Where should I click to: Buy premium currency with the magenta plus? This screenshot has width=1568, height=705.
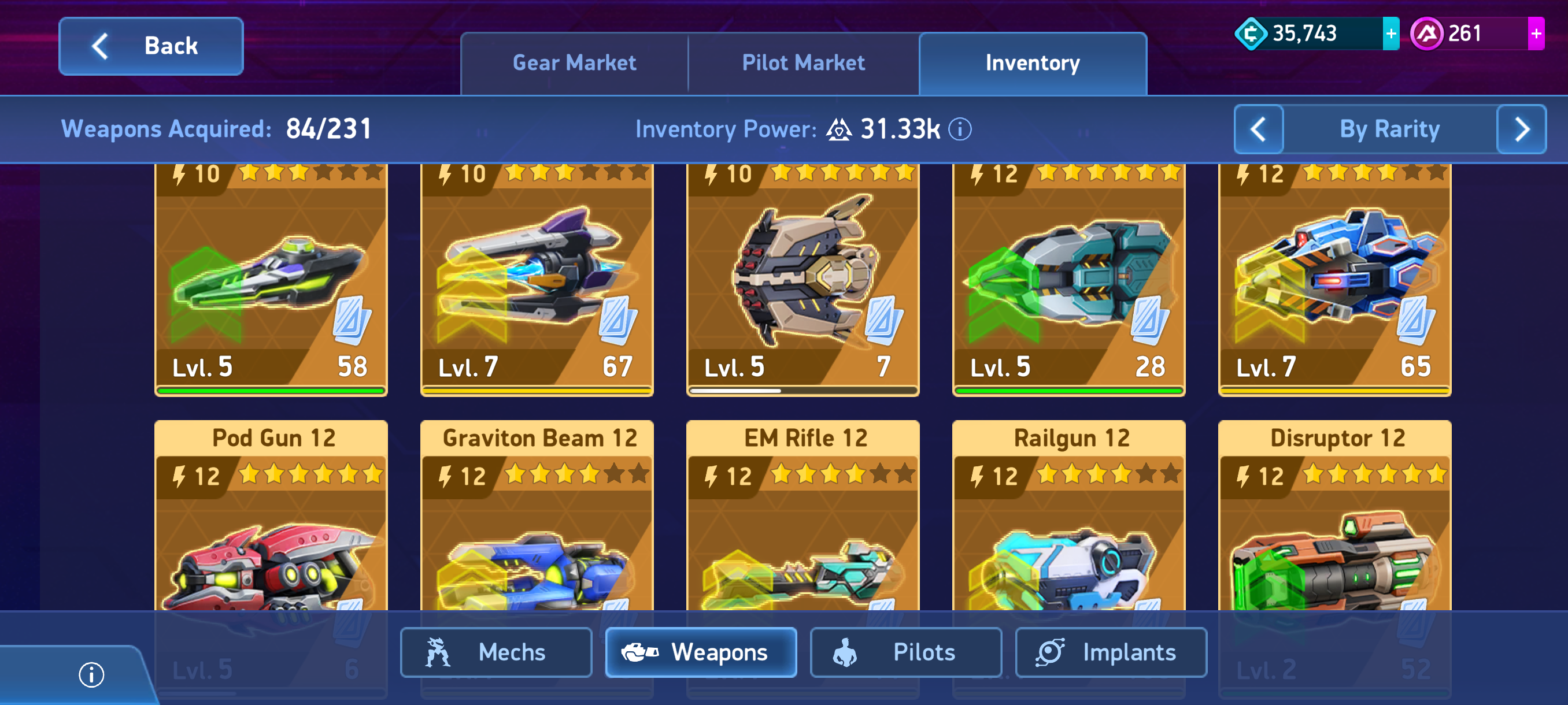point(1536,34)
